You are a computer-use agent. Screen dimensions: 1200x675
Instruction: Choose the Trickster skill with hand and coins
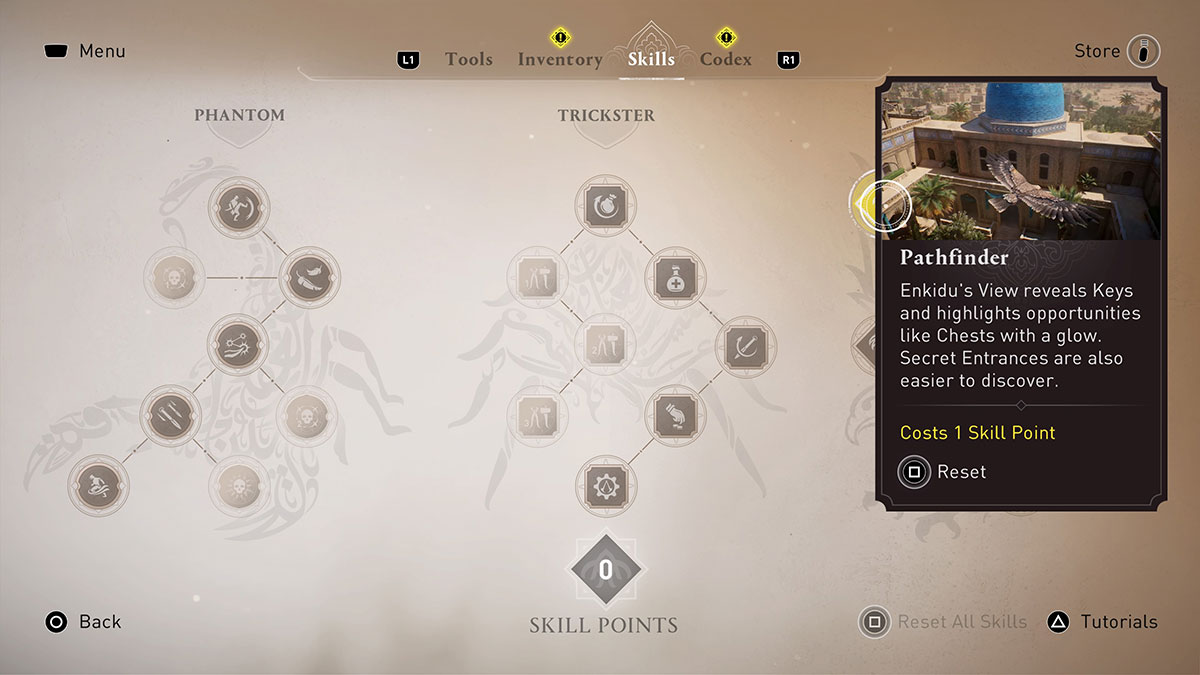pos(677,416)
